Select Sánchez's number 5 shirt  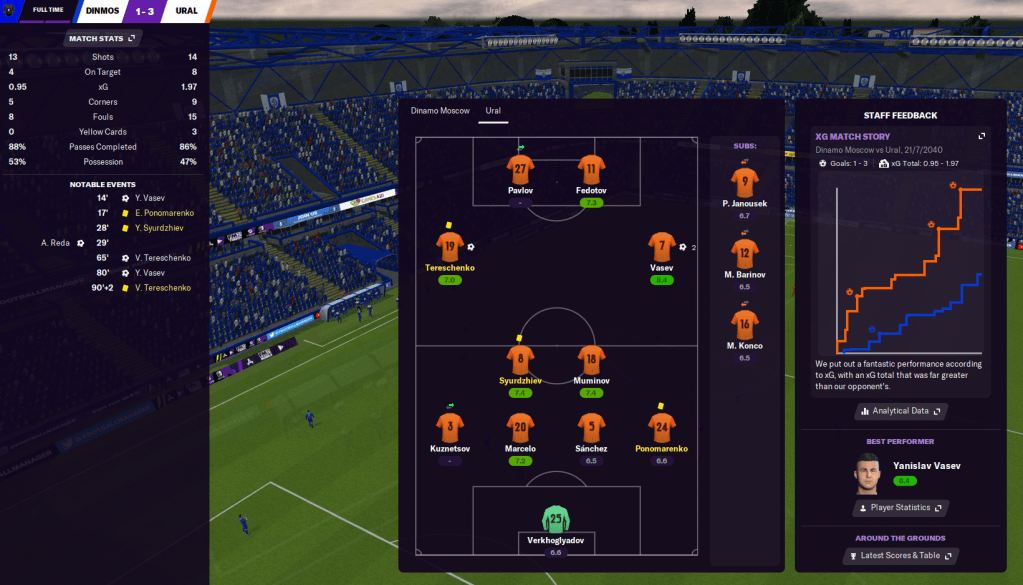pyautogui.click(x=591, y=427)
